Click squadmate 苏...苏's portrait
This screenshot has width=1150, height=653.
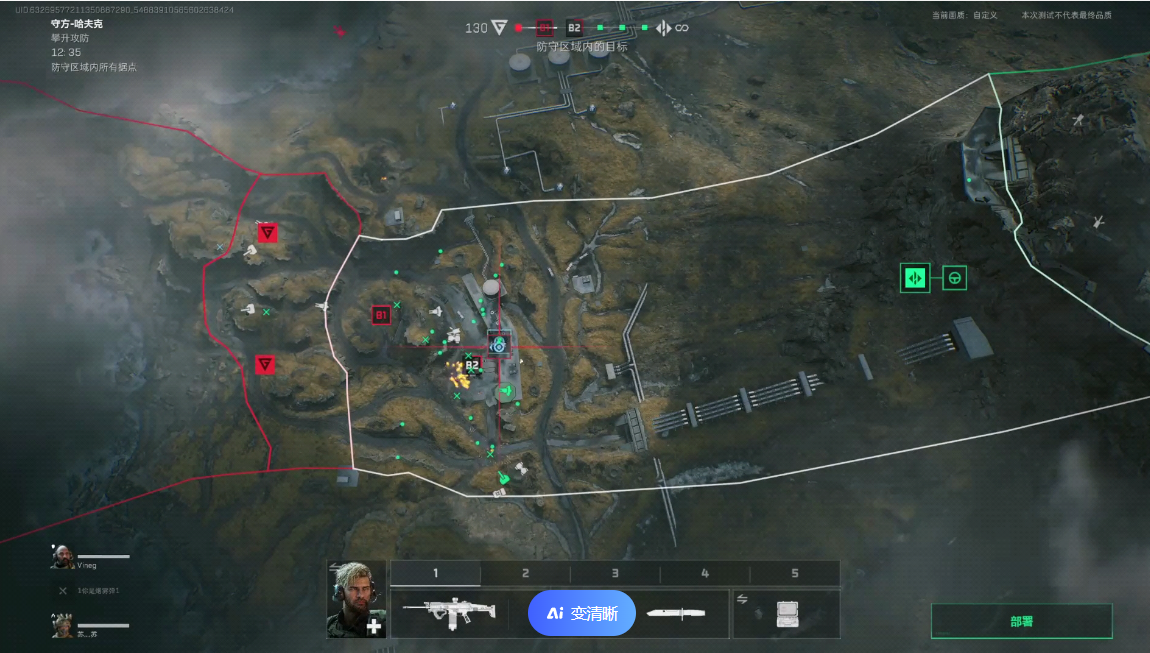(x=62, y=626)
